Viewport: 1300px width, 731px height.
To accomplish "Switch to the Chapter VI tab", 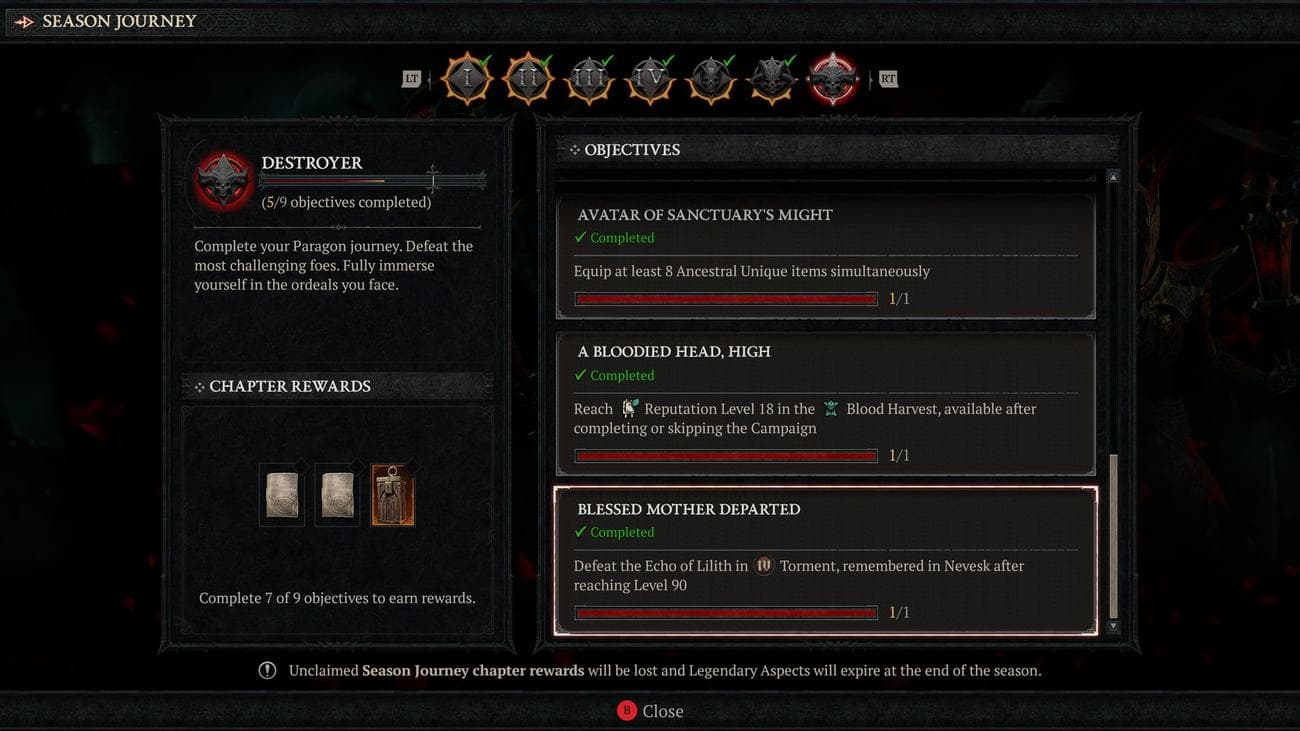I will coord(772,78).
